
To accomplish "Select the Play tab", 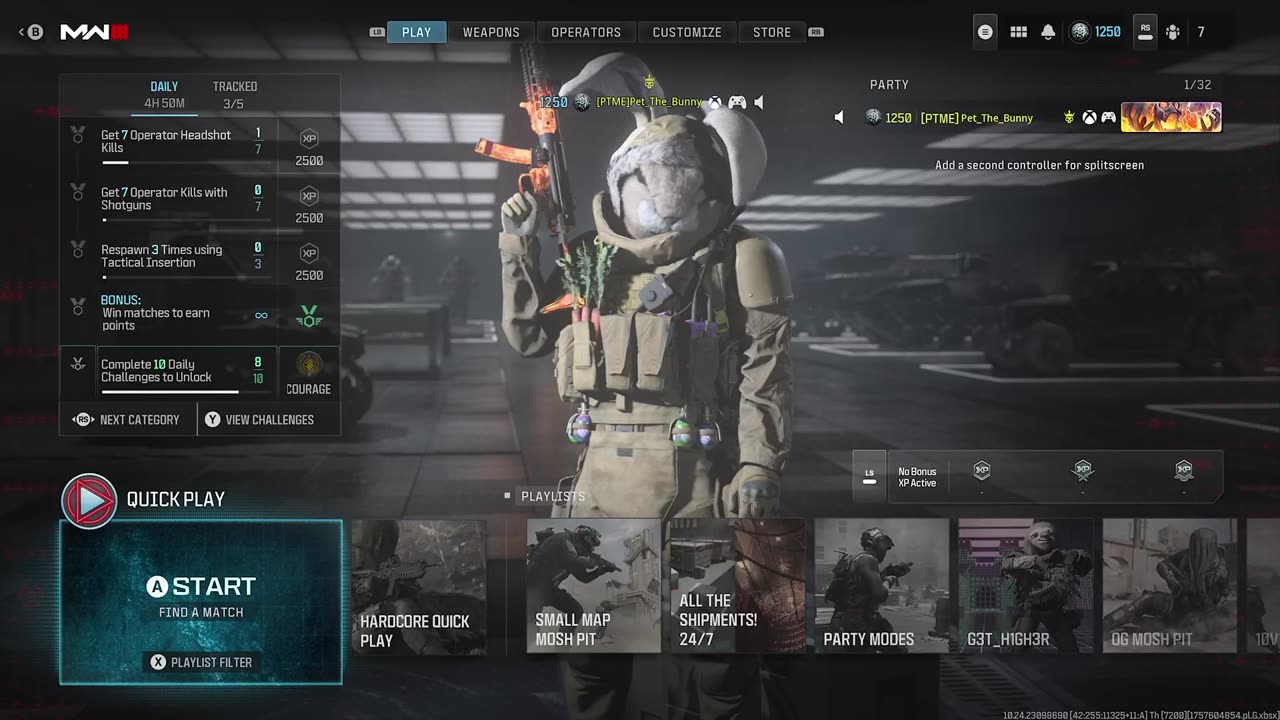I will tap(416, 32).
